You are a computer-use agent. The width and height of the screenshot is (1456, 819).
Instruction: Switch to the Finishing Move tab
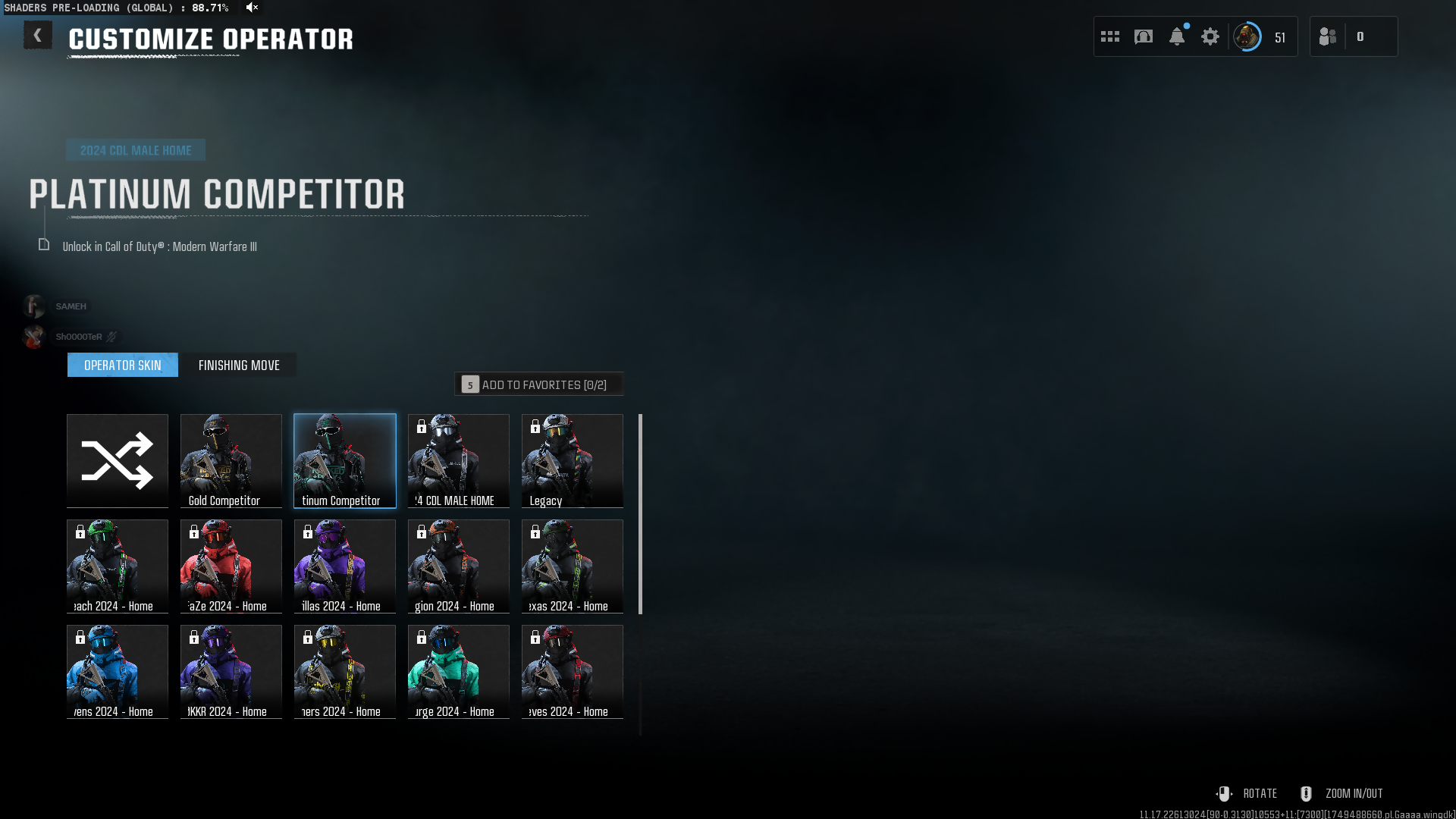[239, 366]
